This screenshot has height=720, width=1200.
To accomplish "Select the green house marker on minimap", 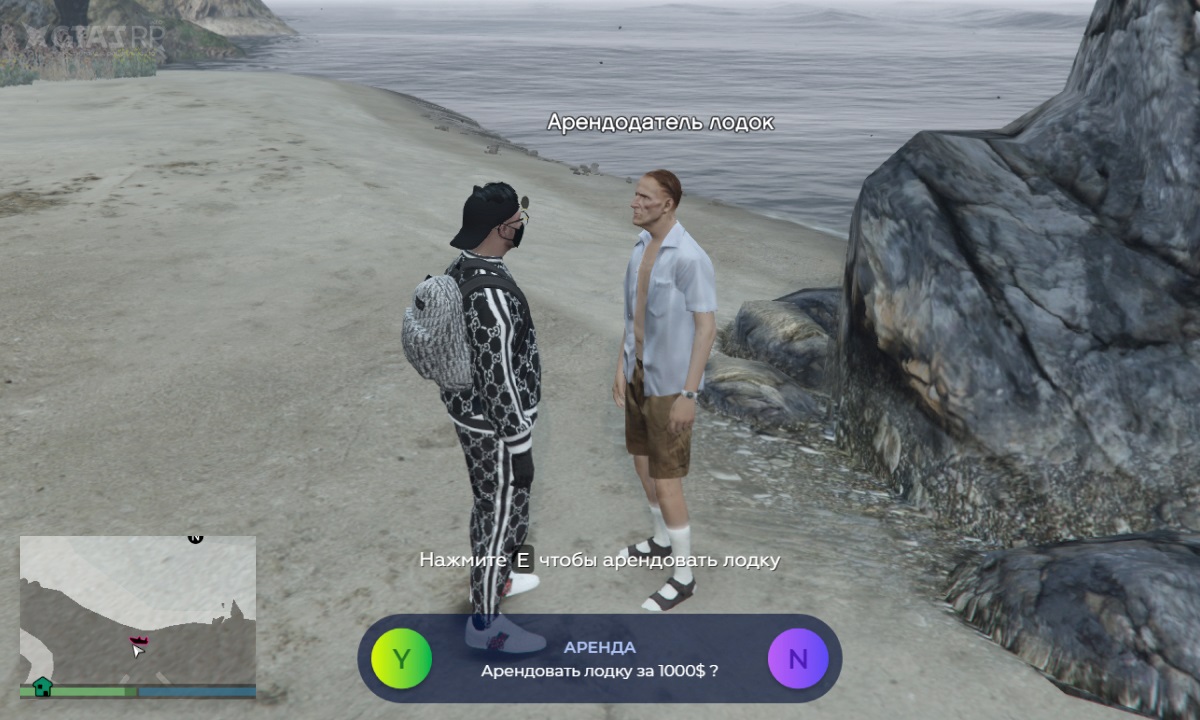I will (x=42, y=686).
